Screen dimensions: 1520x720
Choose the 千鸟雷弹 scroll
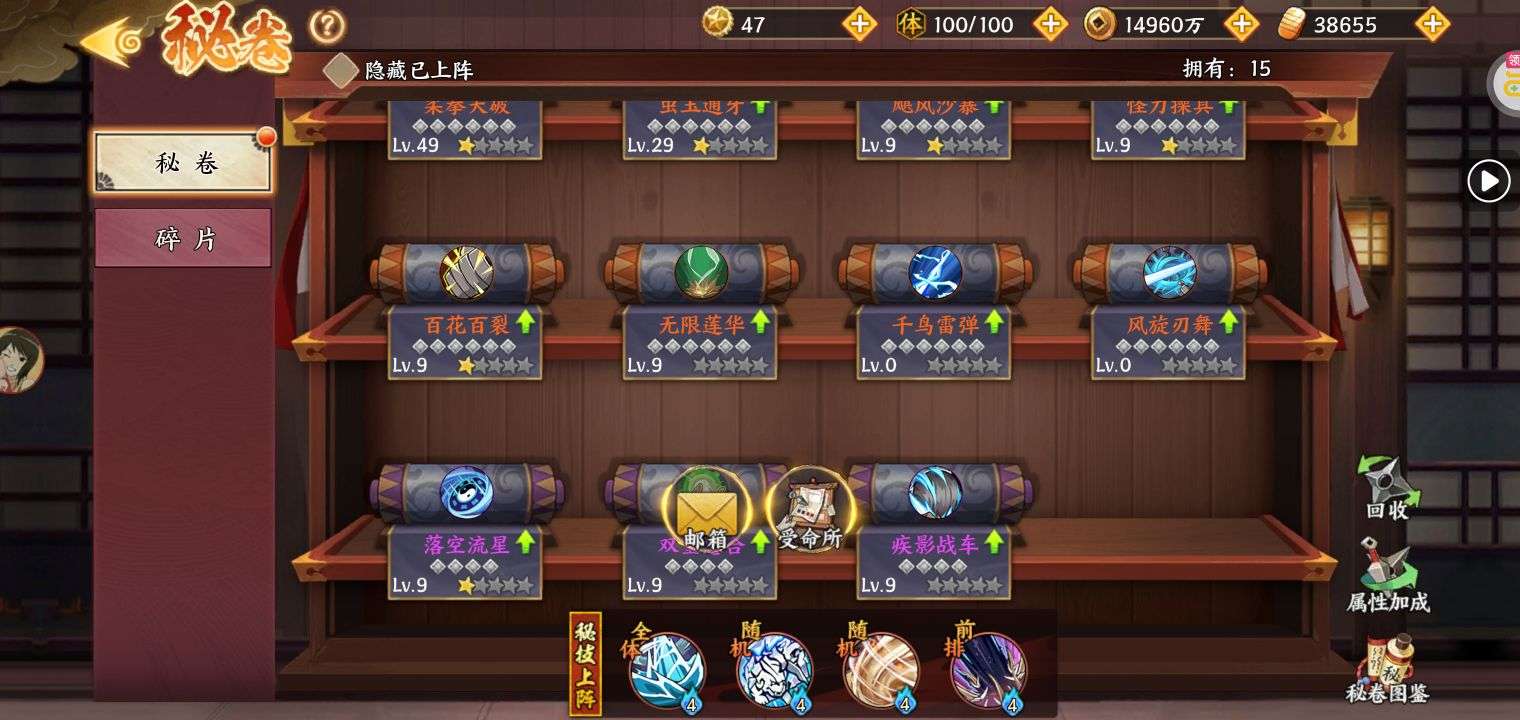coord(935,273)
